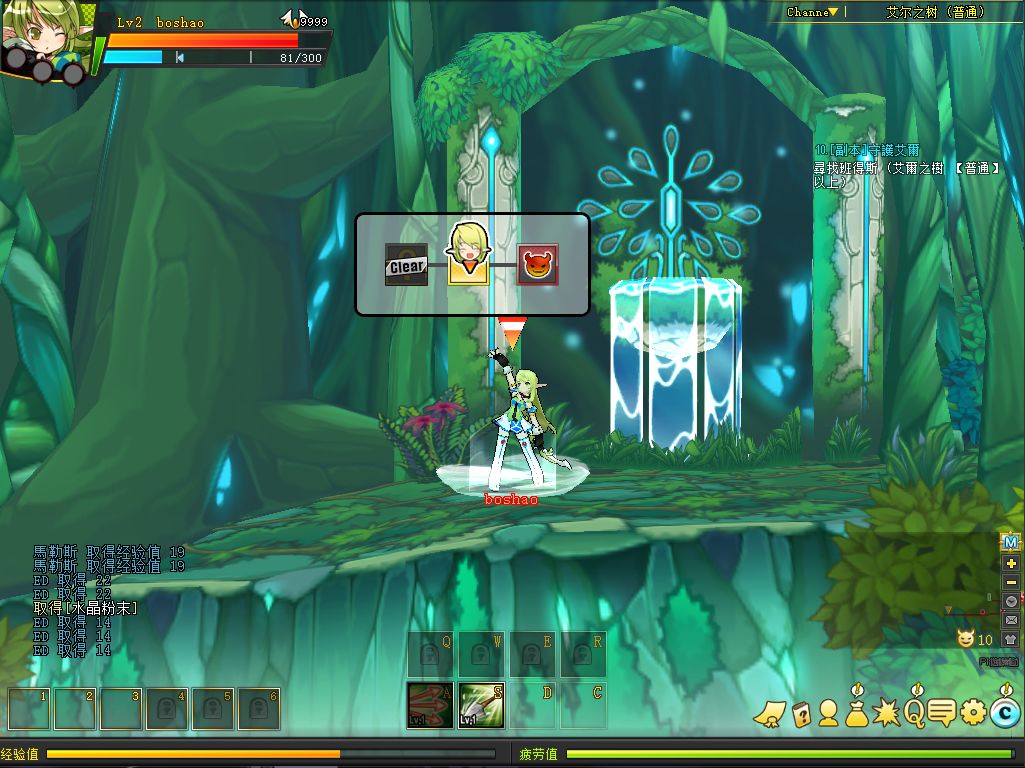
Task: Open the starburst skill menu
Action: (886, 713)
